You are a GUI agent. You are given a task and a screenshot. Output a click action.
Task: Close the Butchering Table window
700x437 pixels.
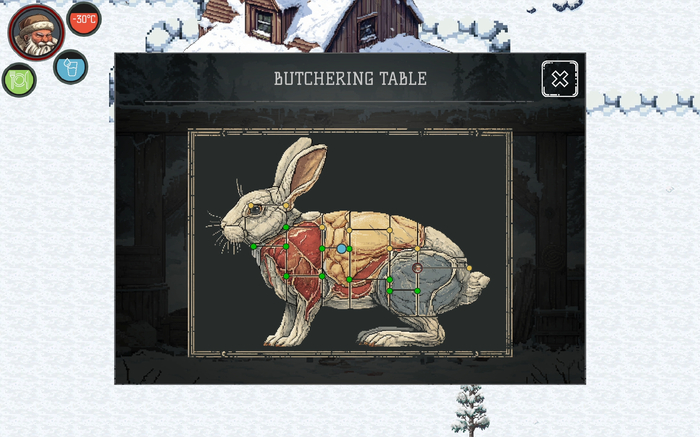pyautogui.click(x=559, y=78)
